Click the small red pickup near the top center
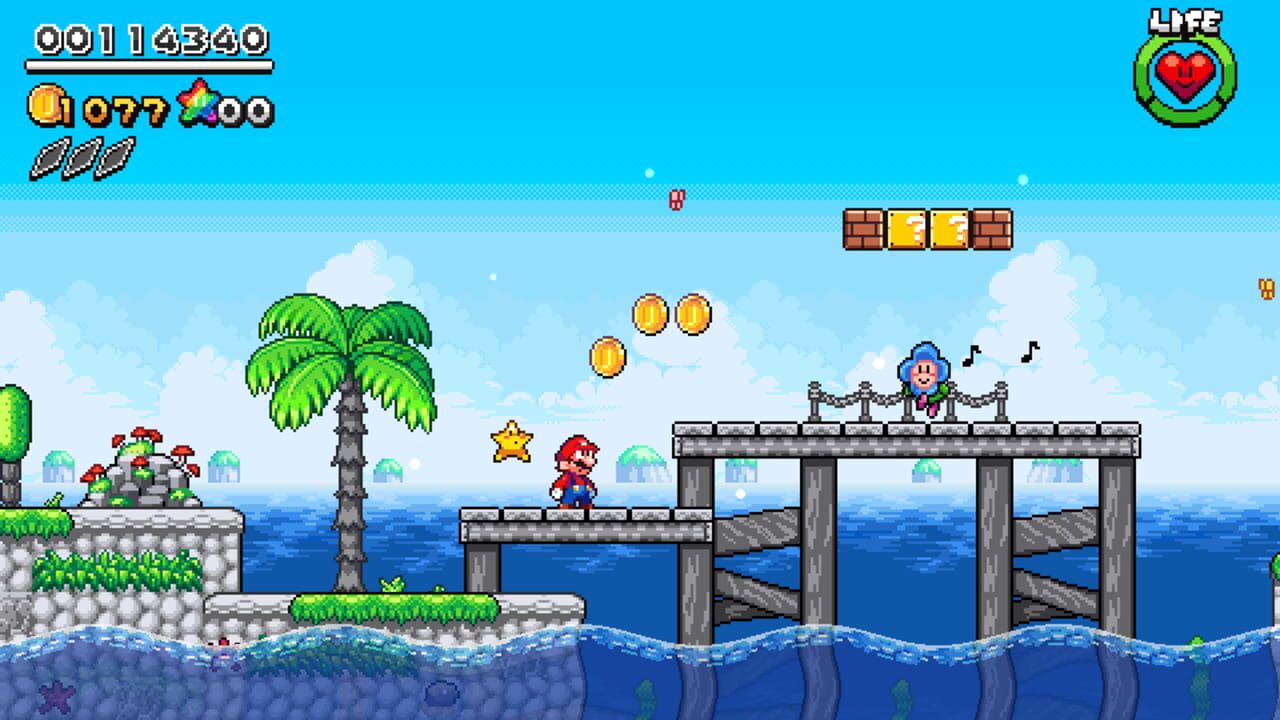Viewport: 1280px width, 720px height. [678, 197]
